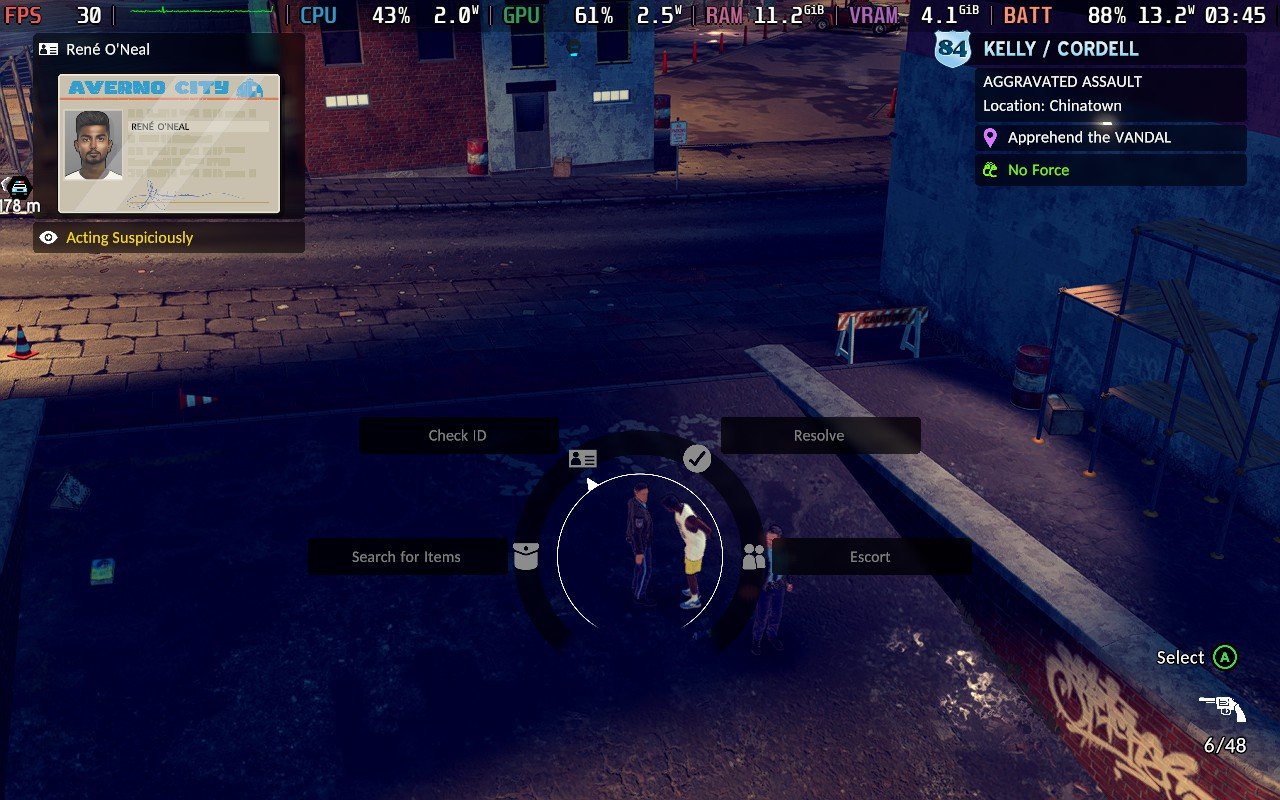The height and width of the screenshot is (800, 1280).
Task: Choose Search for Items action
Action: [x=406, y=557]
